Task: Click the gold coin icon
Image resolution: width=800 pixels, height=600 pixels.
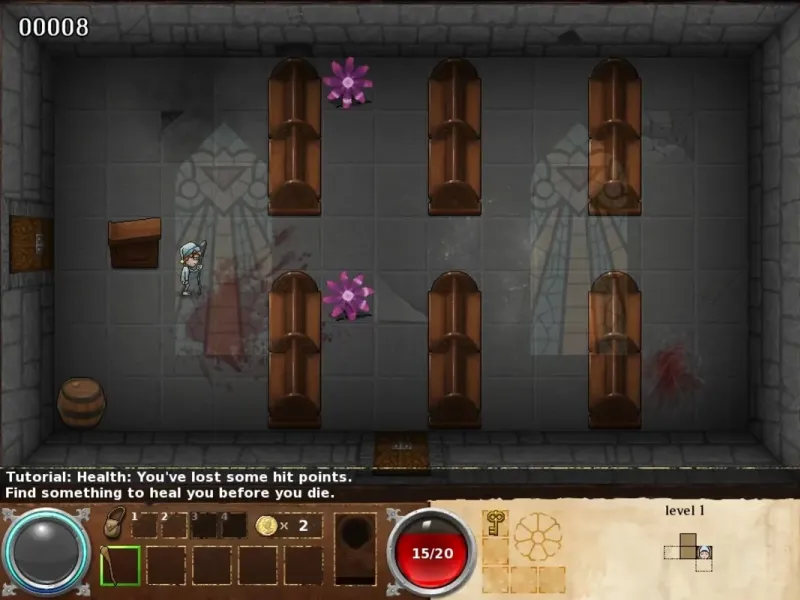Action: point(267,525)
